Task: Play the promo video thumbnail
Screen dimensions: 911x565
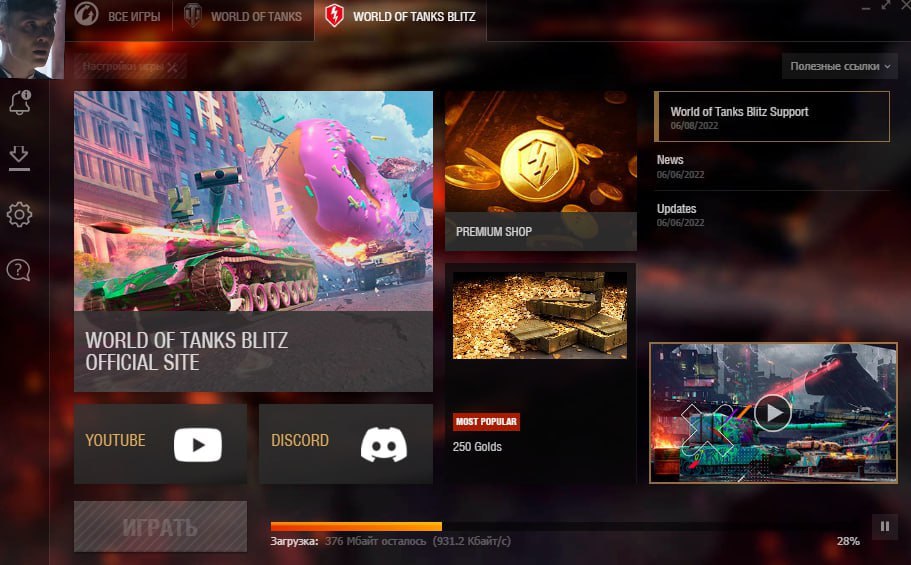Action: 772,412
